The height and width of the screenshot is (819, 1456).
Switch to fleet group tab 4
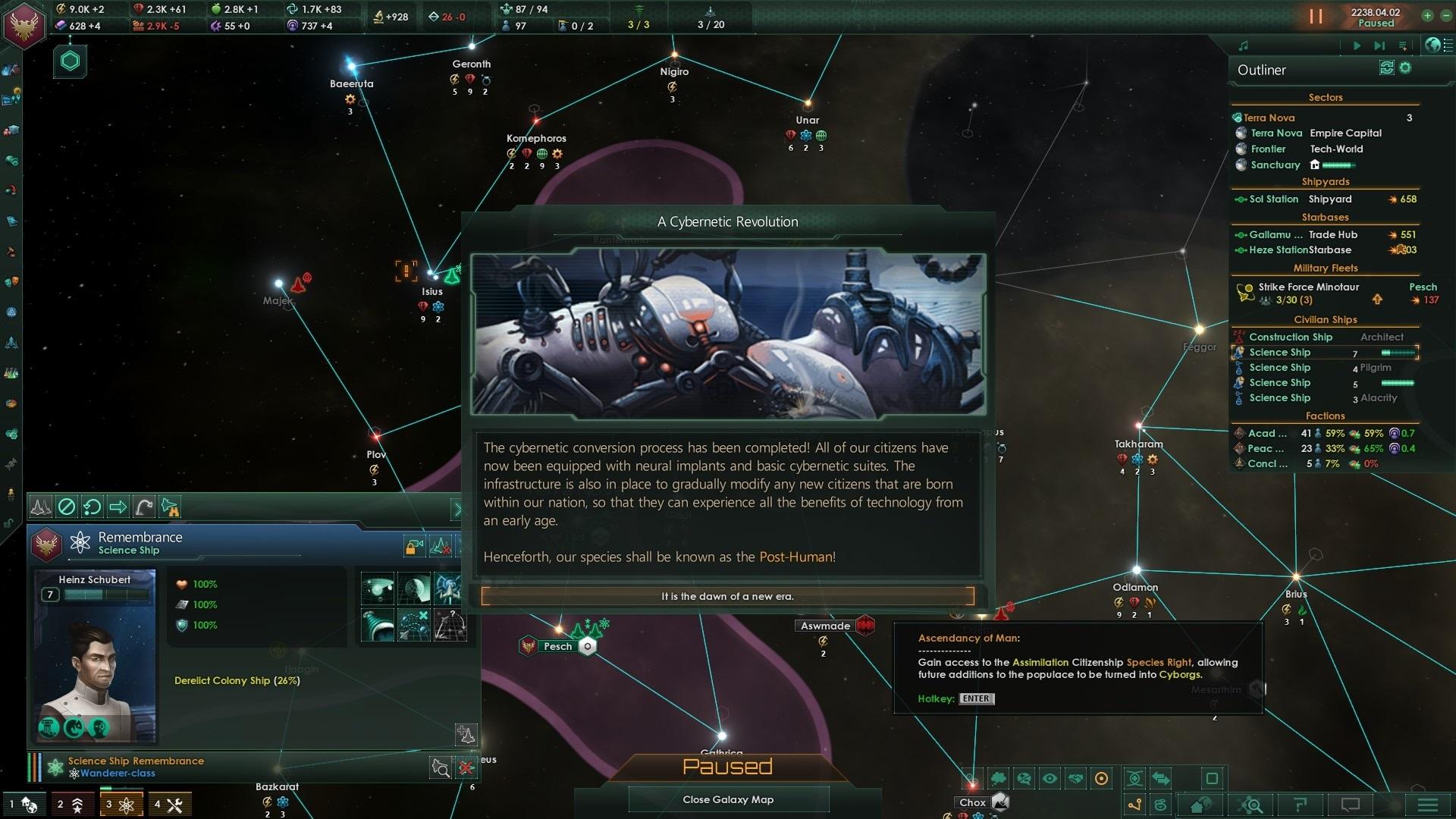click(x=168, y=805)
